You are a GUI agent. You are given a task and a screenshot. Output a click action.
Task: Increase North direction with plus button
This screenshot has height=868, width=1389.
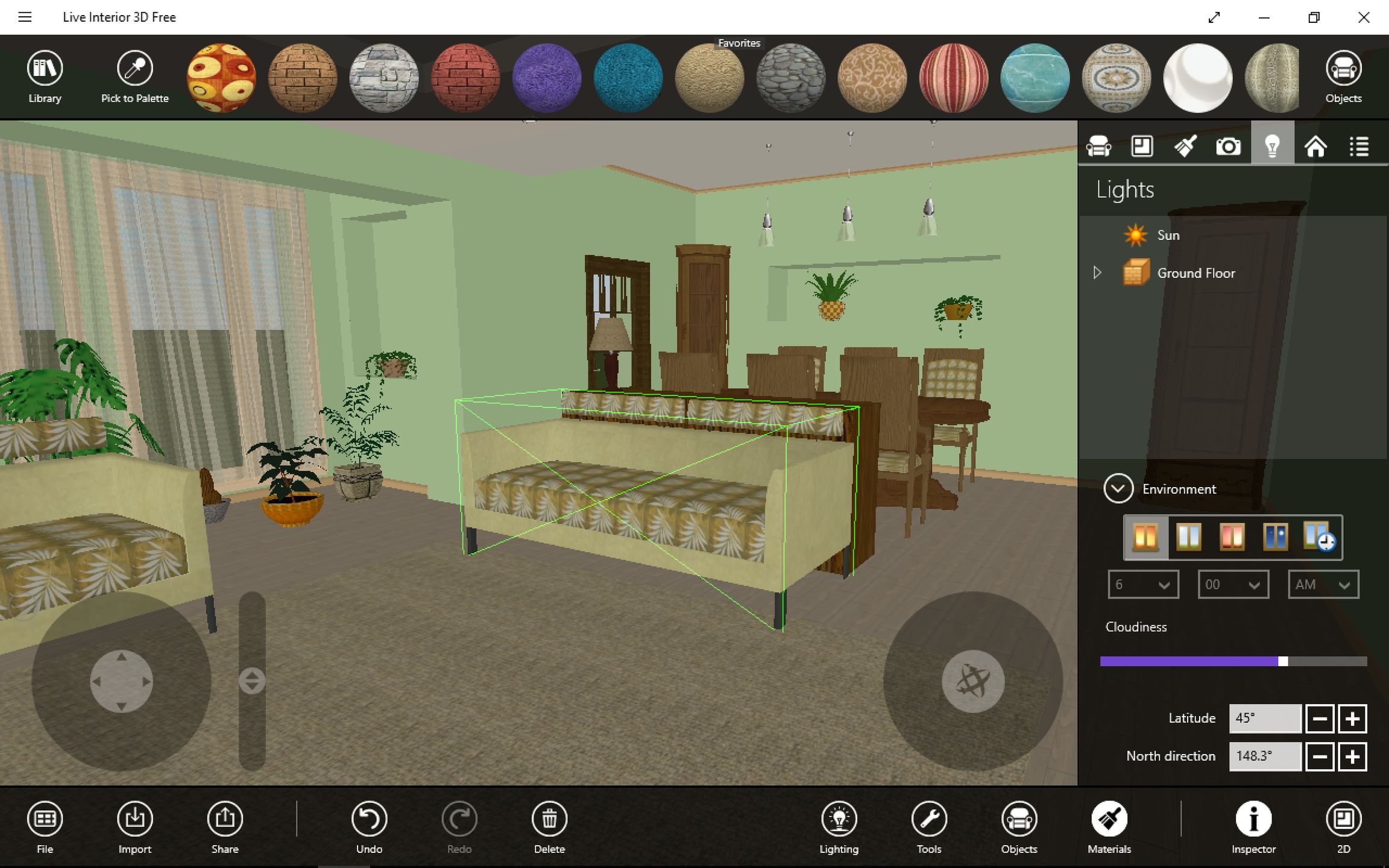(x=1352, y=756)
